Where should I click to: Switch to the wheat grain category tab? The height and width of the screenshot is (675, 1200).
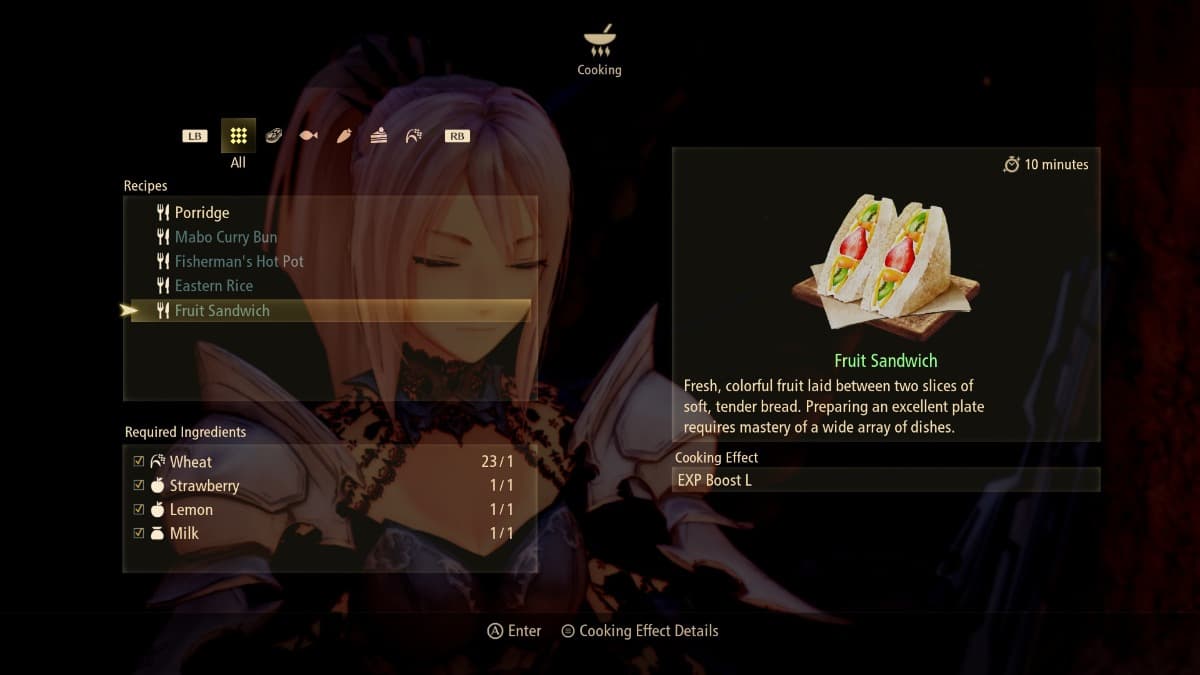tap(413, 136)
